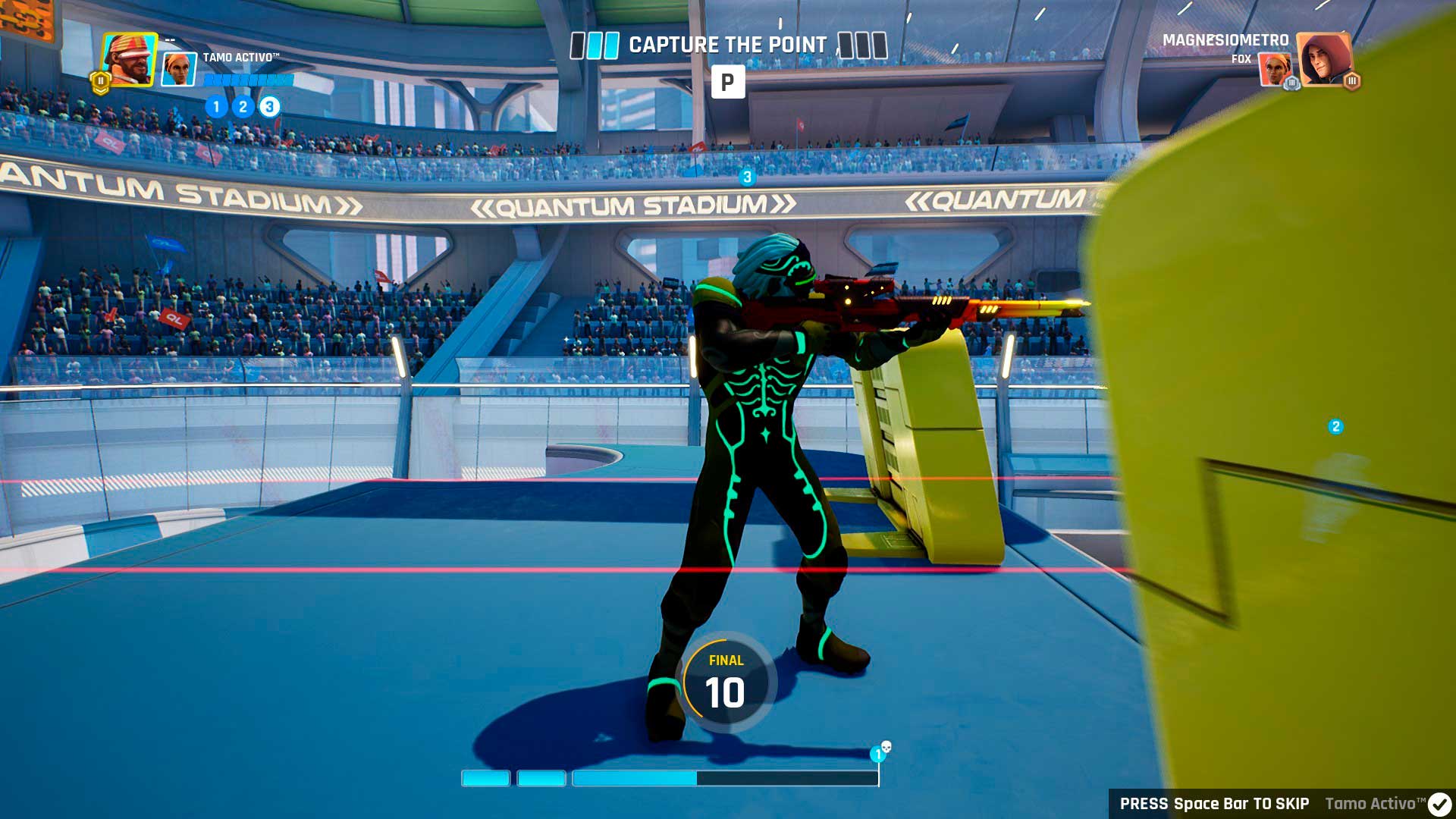Click the gold rank shield on the left portrait
The height and width of the screenshot is (819, 1456).
[100, 82]
